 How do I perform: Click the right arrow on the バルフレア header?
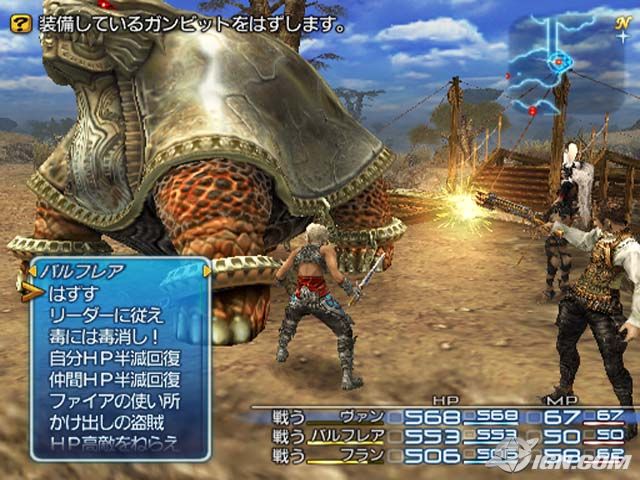point(208,270)
